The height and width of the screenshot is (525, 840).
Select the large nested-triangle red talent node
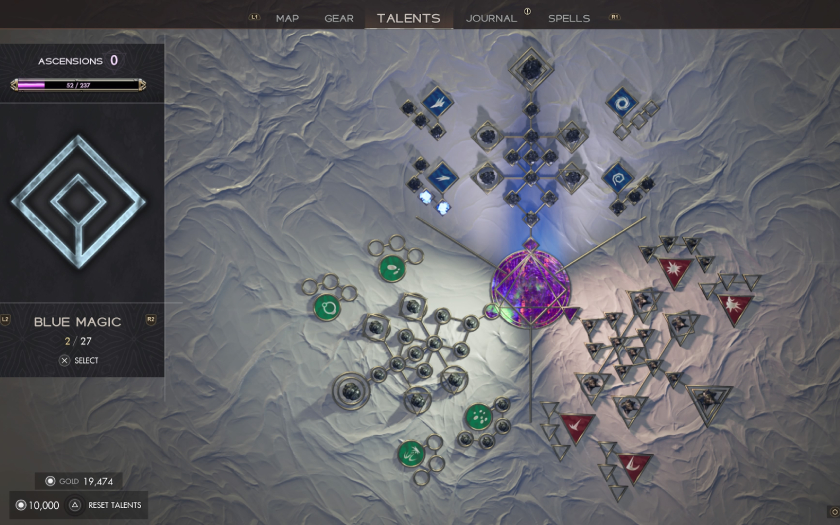coord(709,398)
